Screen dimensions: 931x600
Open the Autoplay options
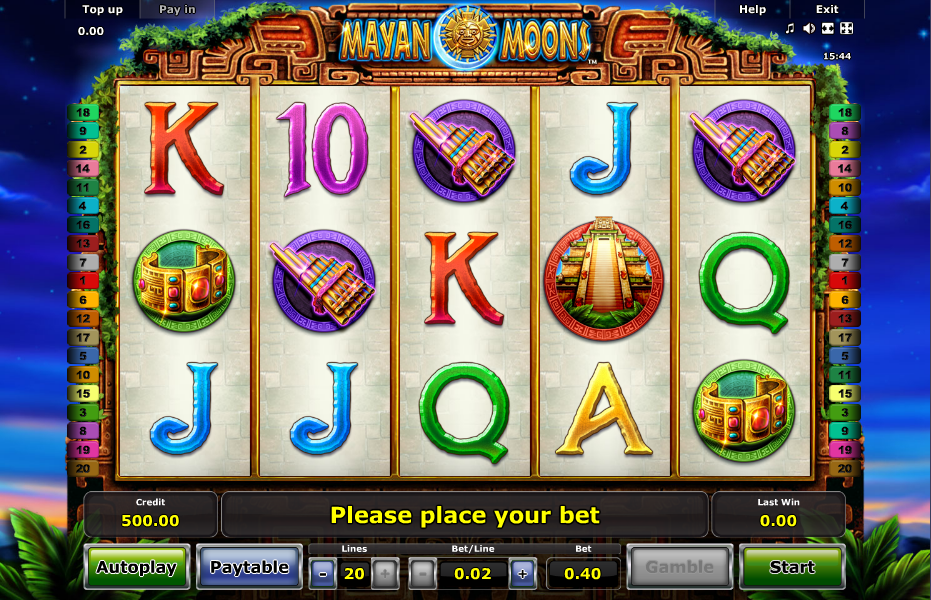[136, 567]
